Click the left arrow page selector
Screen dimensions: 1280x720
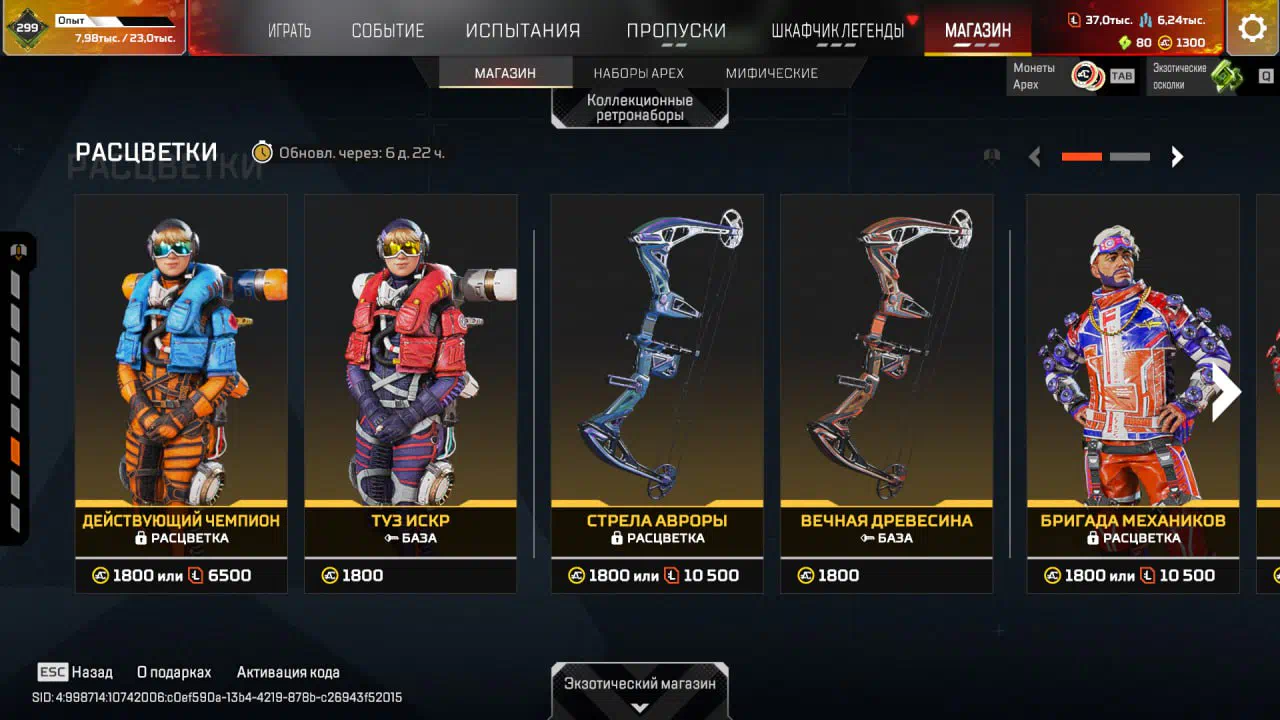tap(1035, 157)
